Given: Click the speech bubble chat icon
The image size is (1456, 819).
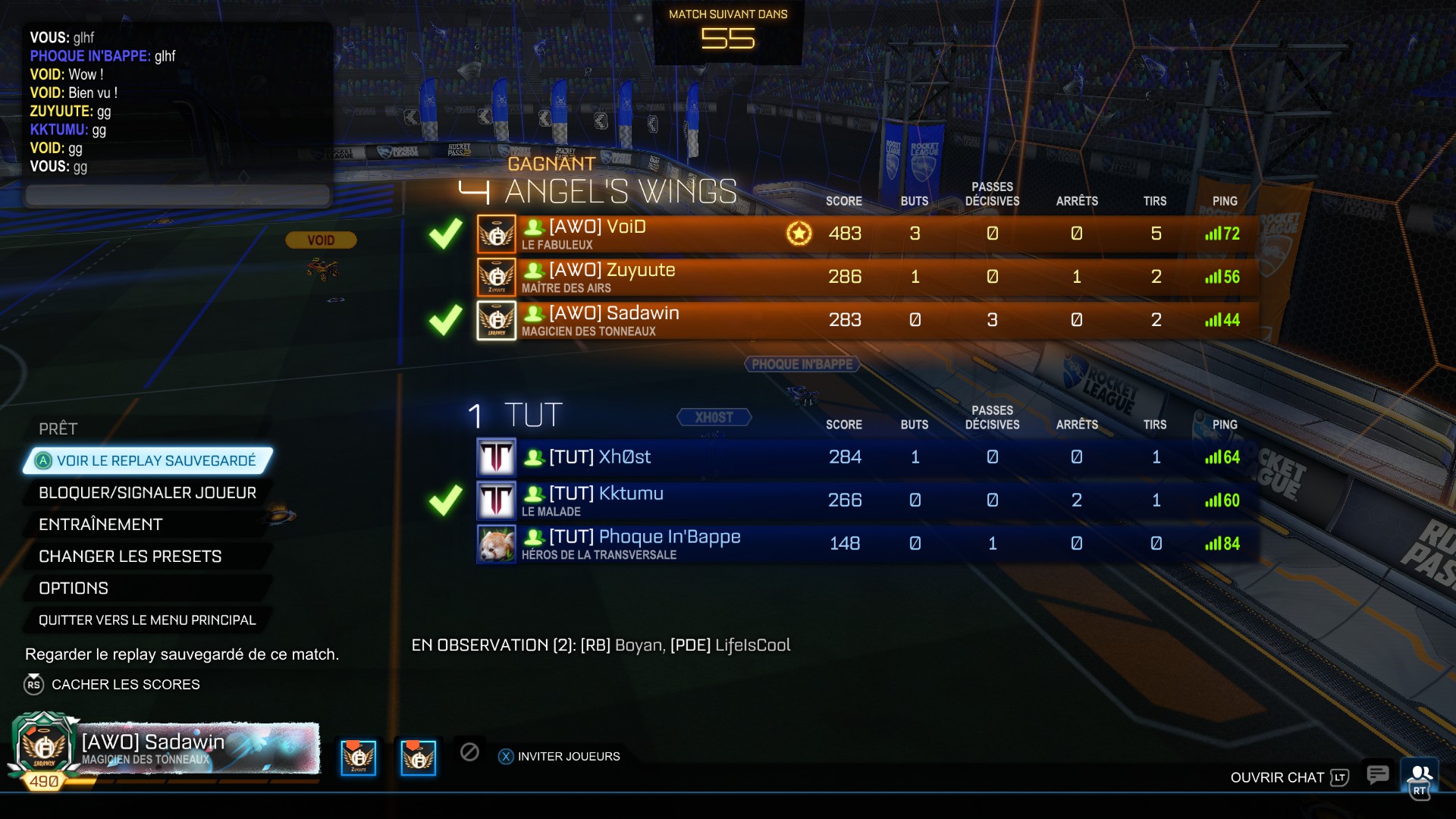Looking at the screenshot, I should [x=1377, y=774].
